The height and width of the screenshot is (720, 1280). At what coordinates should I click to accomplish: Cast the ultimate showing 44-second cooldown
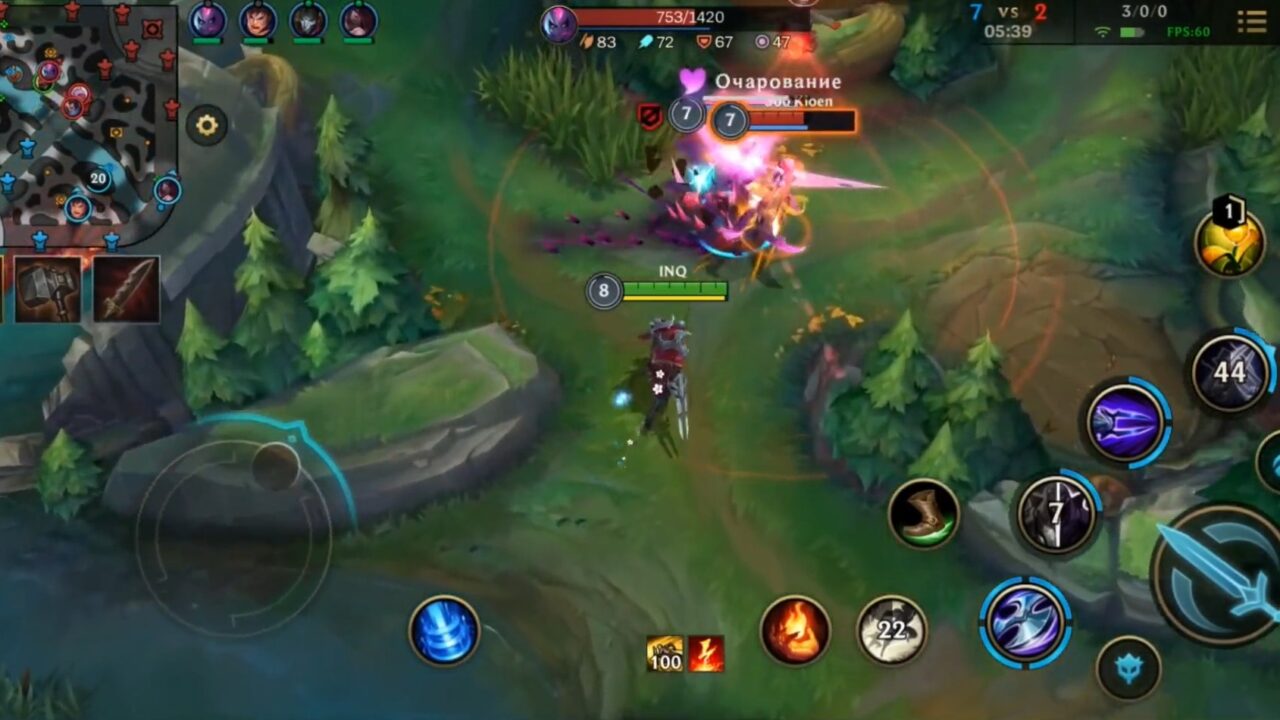point(1230,375)
